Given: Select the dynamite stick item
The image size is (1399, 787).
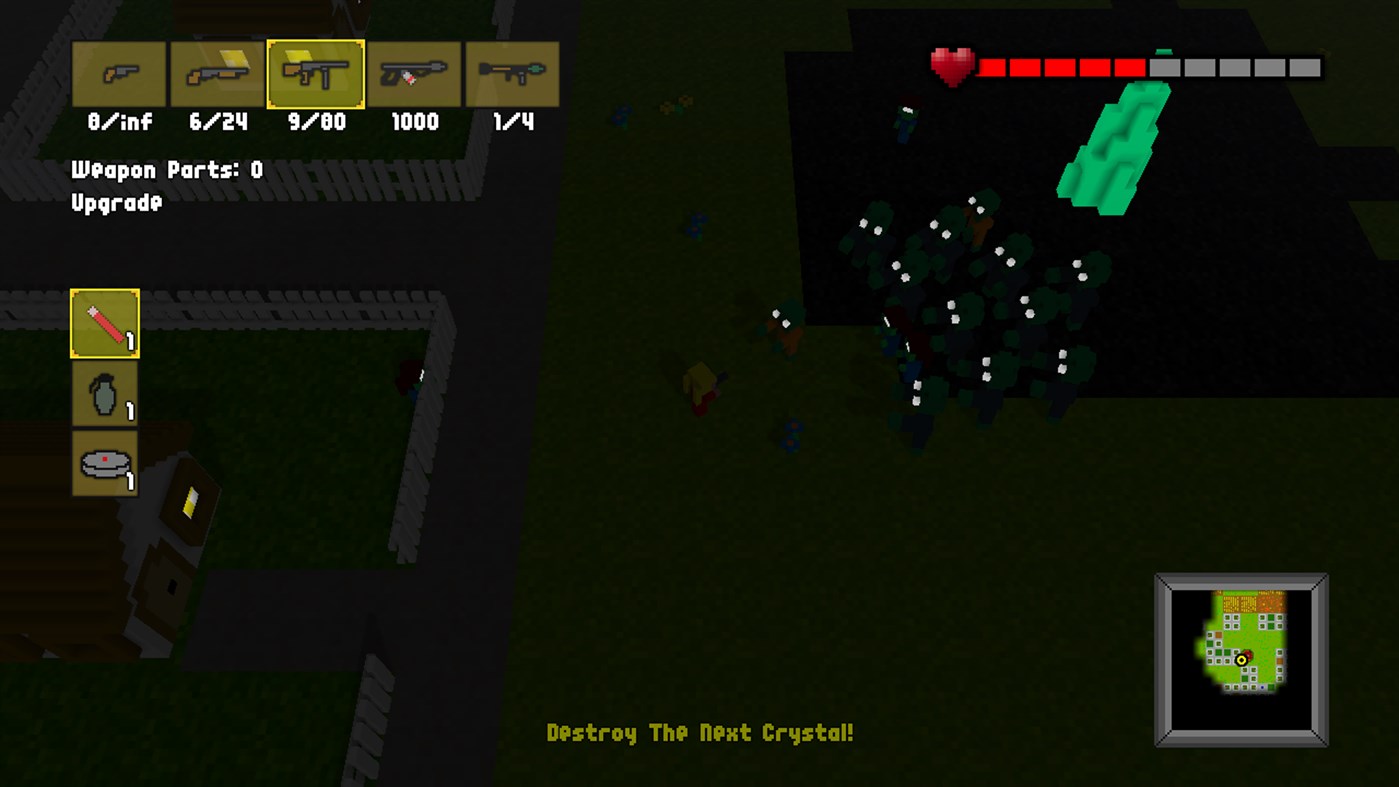Looking at the screenshot, I should [104, 322].
